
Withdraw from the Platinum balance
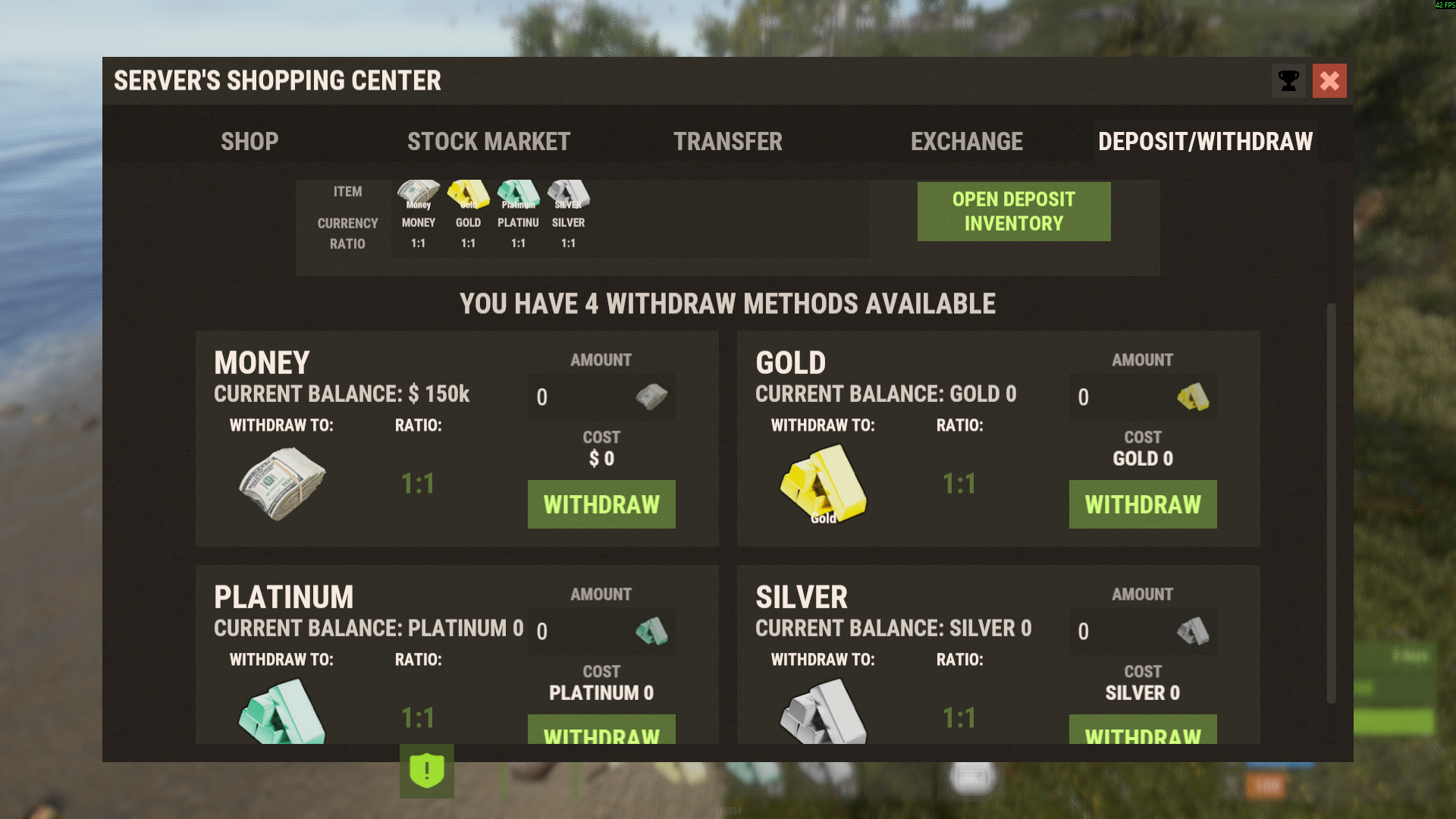601,730
